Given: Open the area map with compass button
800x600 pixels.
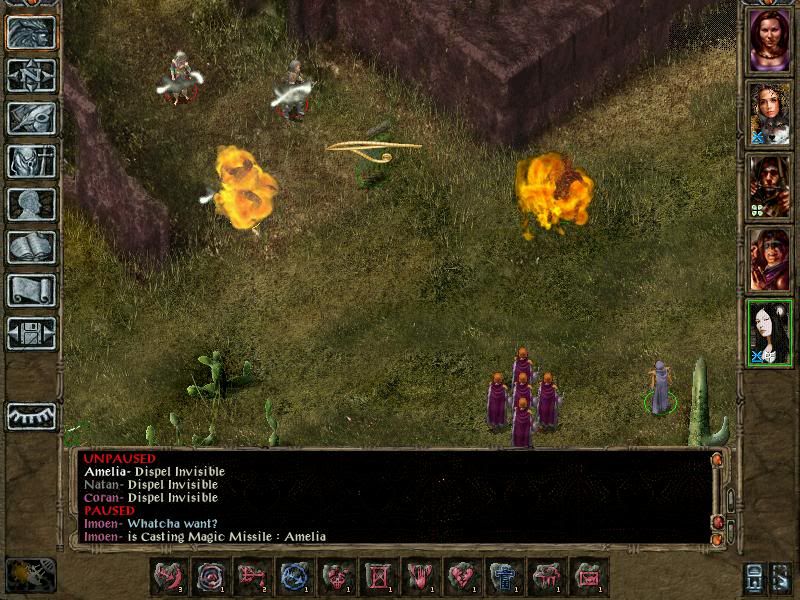Looking at the screenshot, I should 31,75.
